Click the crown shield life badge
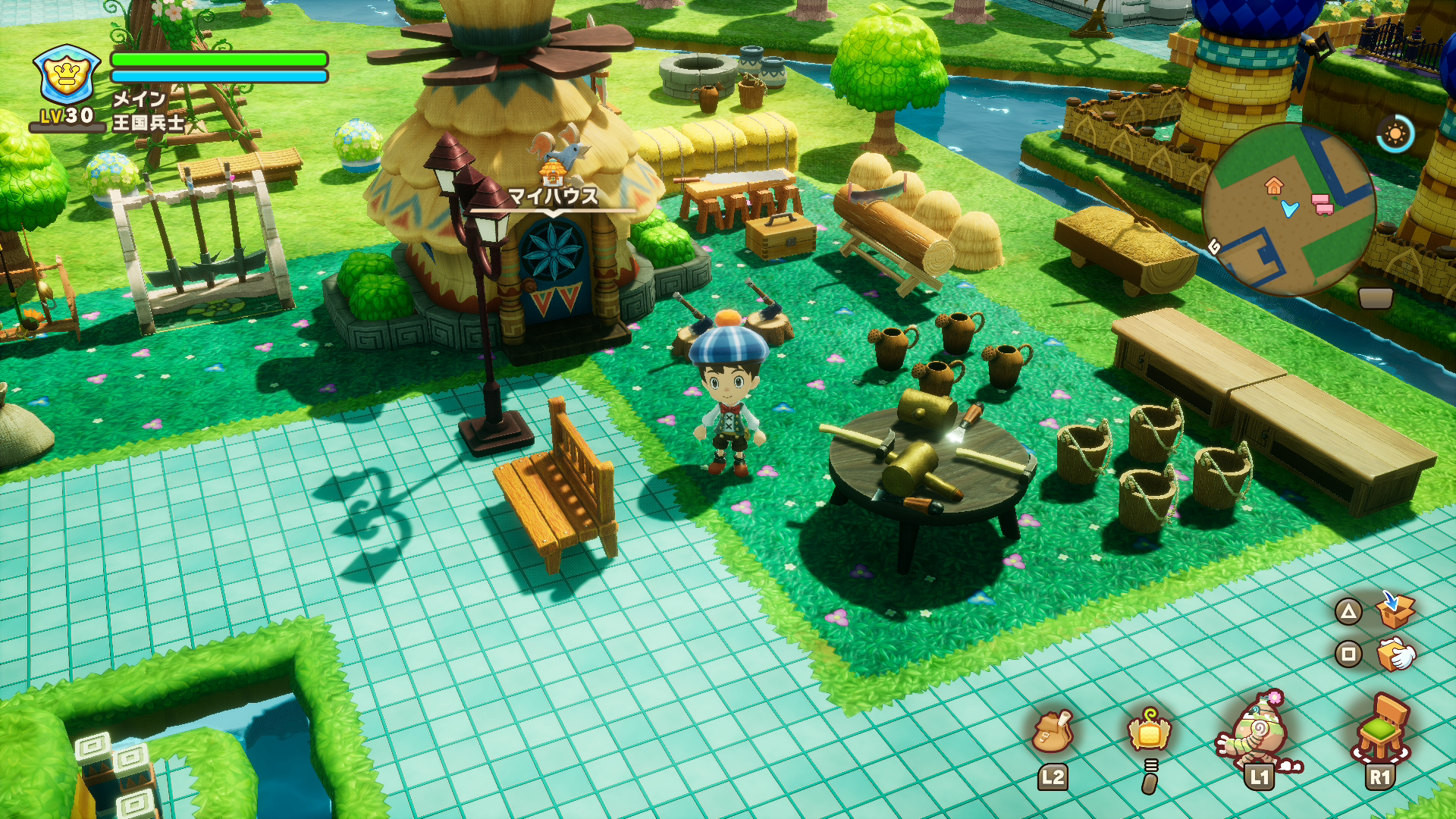The width and height of the screenshot is (1456, 819). [67, 75]
